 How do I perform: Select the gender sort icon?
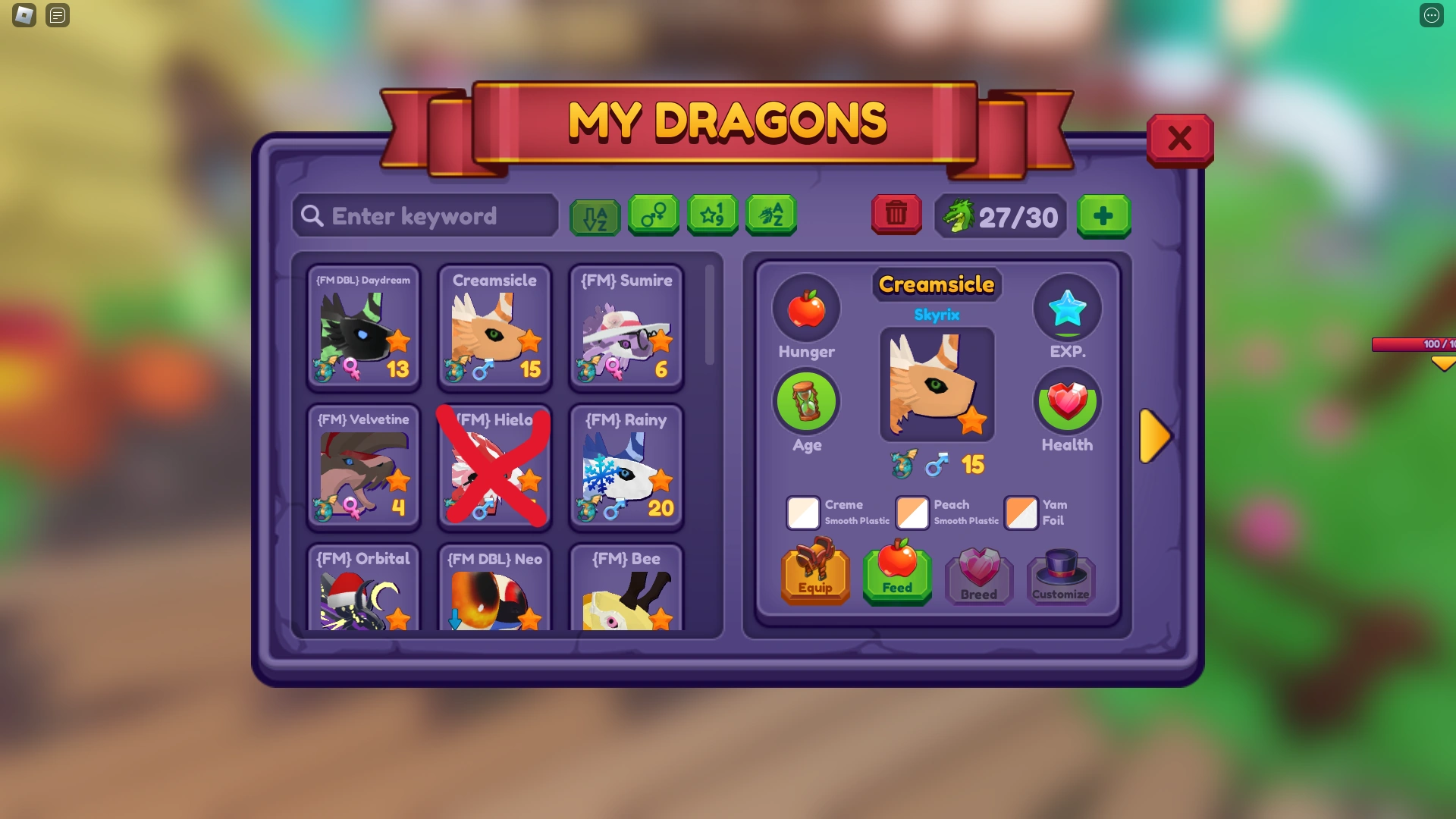point(653,215)
